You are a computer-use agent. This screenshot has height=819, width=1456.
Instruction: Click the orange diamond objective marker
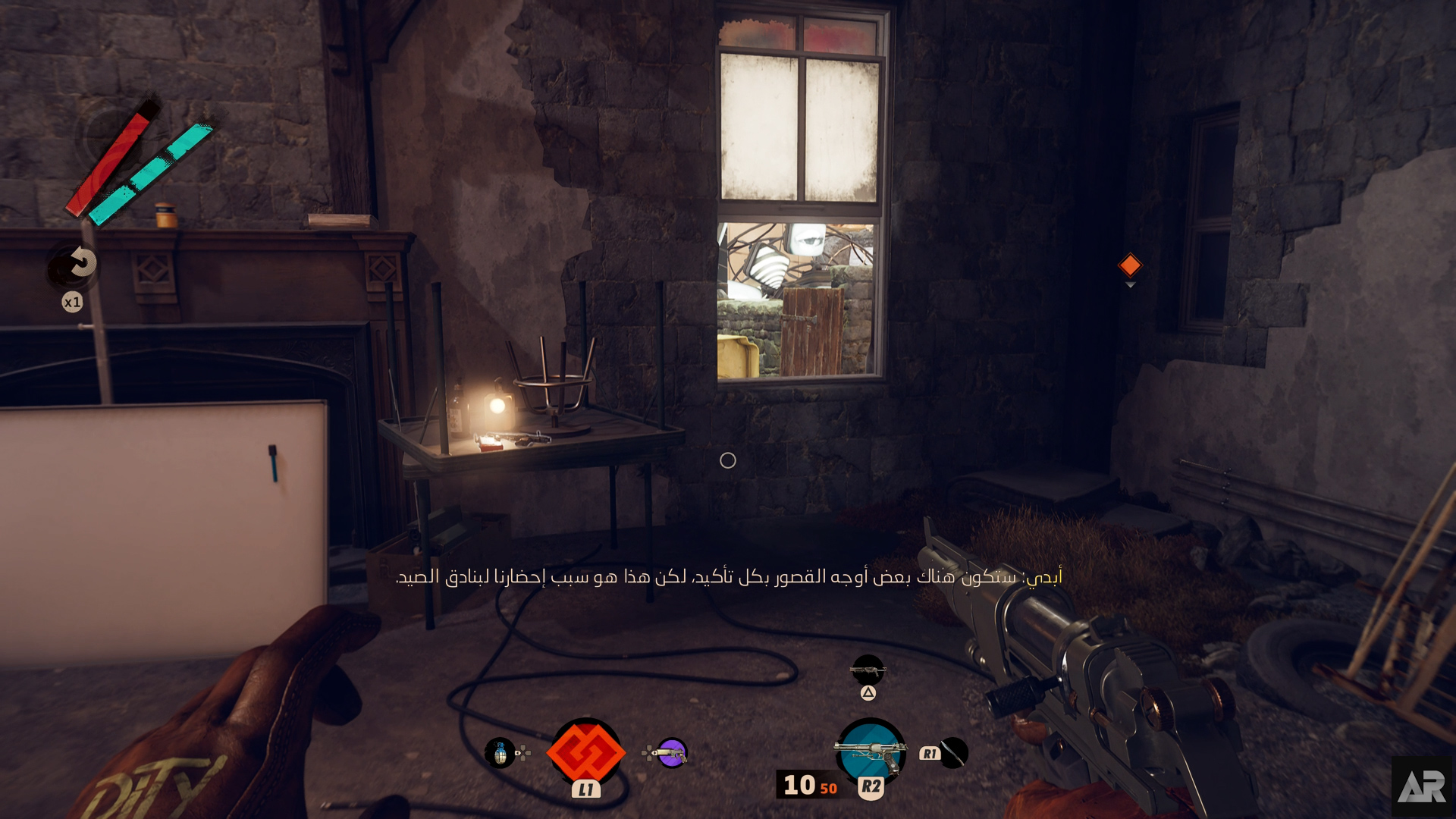click(x=1130, y=265)
